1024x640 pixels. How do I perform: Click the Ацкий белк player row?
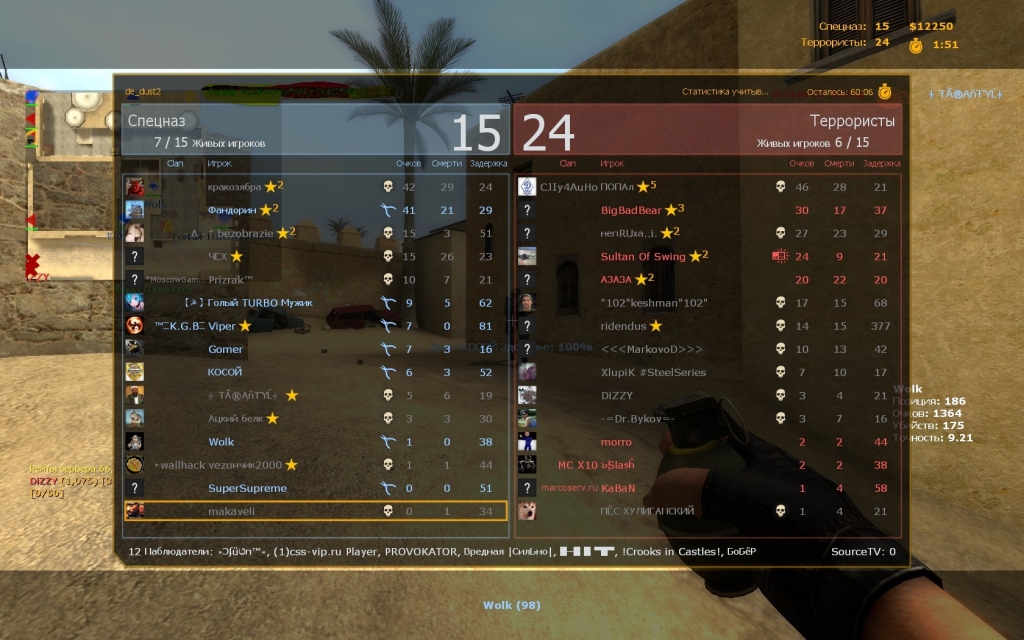click(235, 418)
